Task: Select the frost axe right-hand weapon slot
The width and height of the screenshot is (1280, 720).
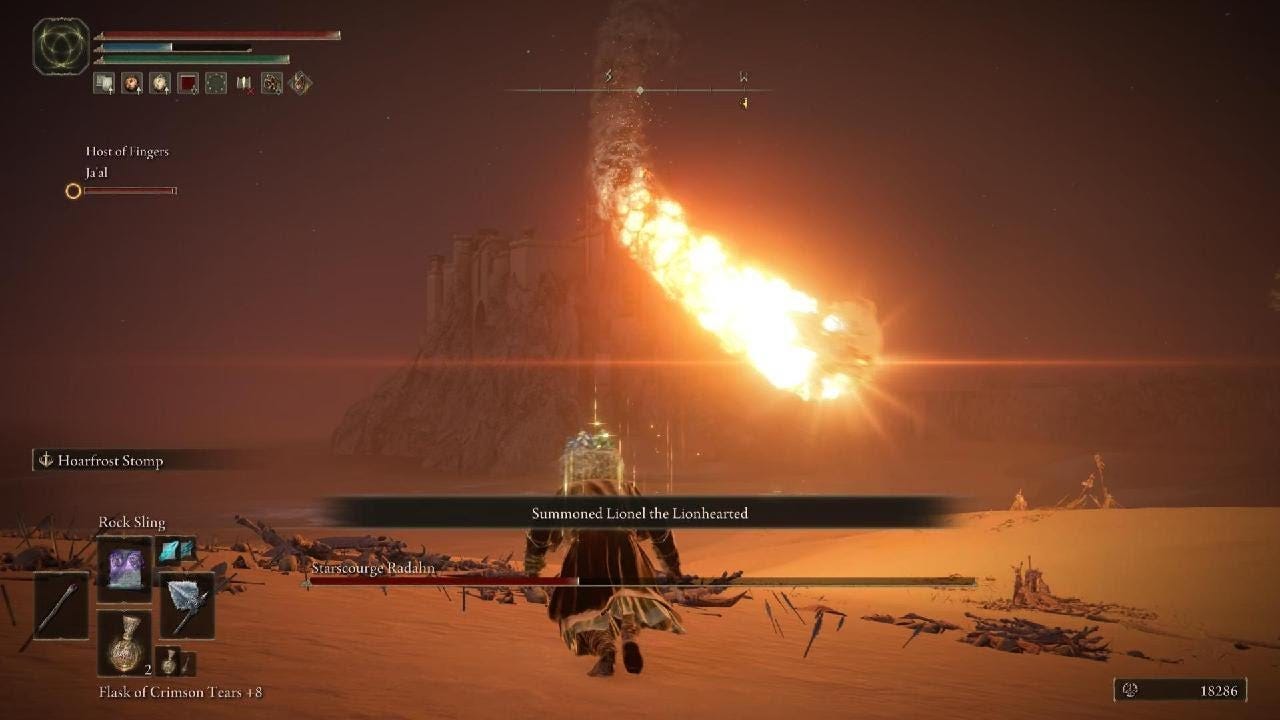Action: (187, 606)
